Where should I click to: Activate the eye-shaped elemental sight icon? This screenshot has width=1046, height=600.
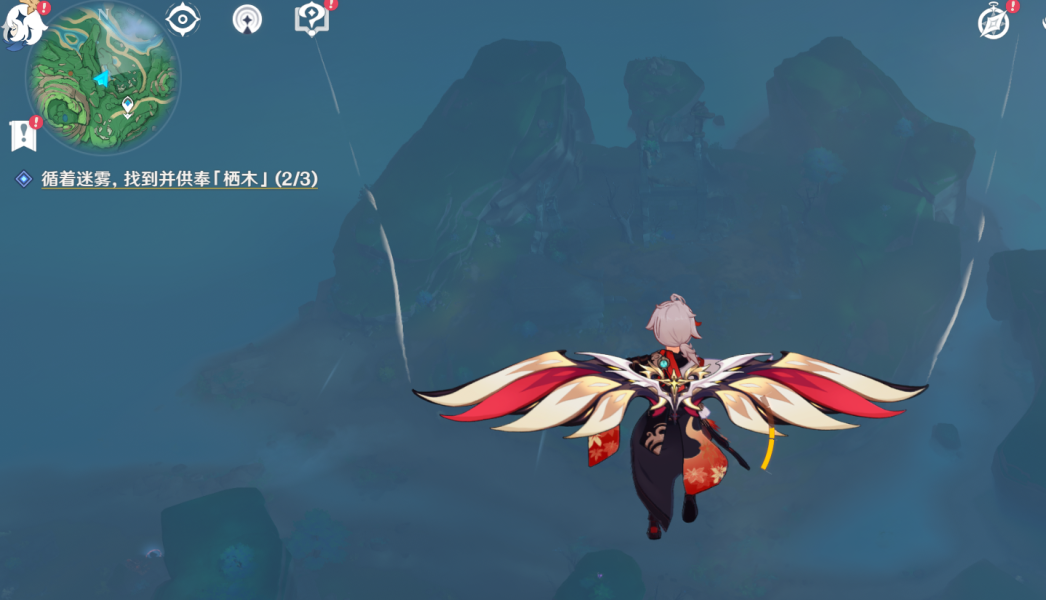coord(182,19)
